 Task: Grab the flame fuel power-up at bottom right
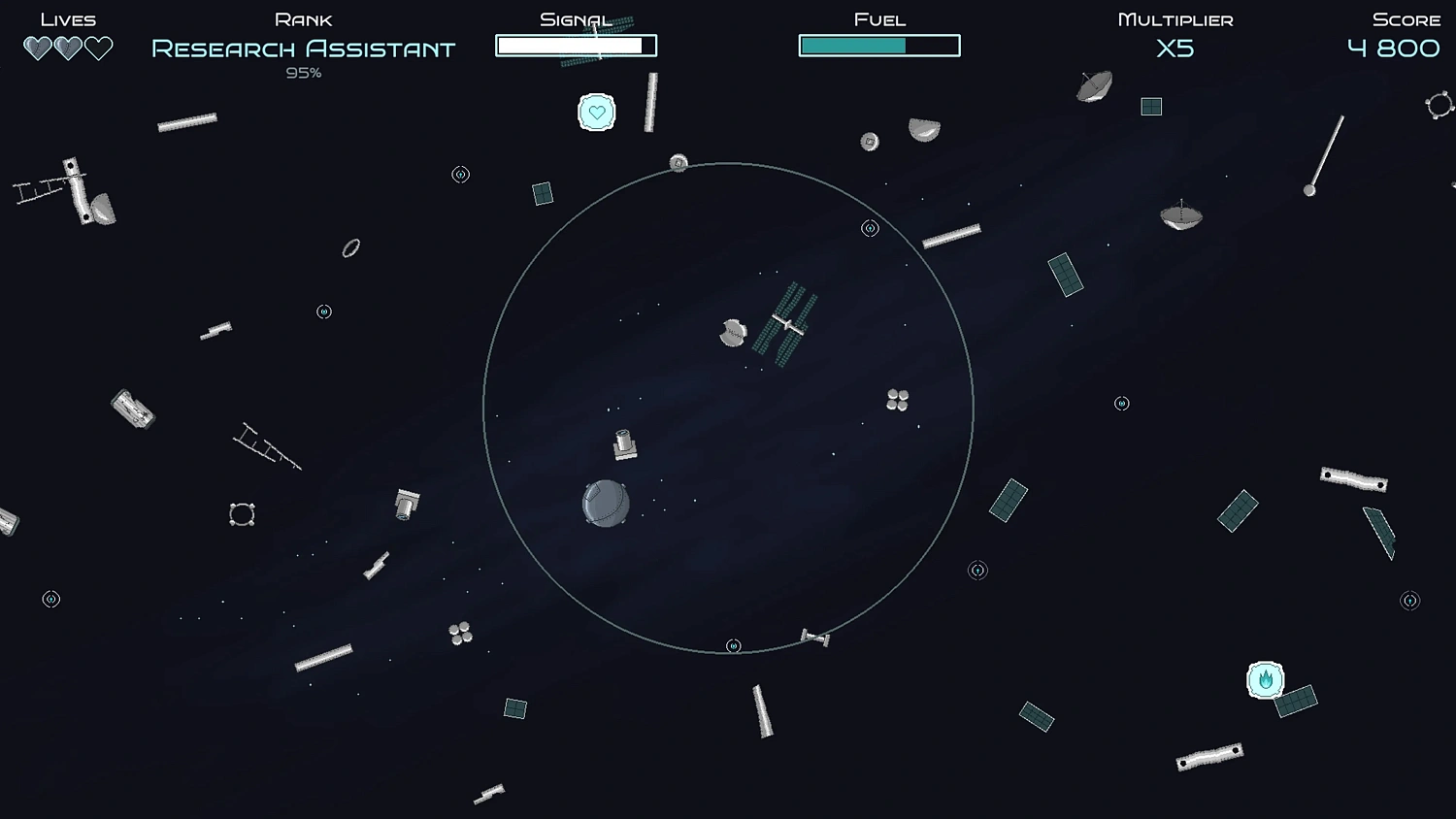point(1267,679)
